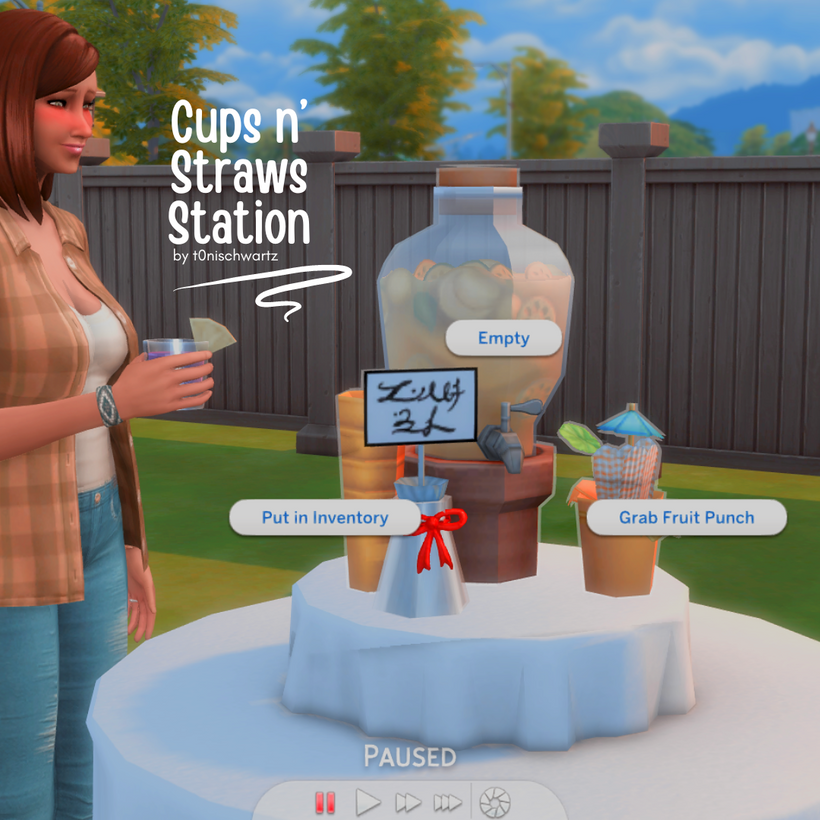This screenshot has width=820, height=820.
Task: Choose the Empty interaction option
Action: 503,338
